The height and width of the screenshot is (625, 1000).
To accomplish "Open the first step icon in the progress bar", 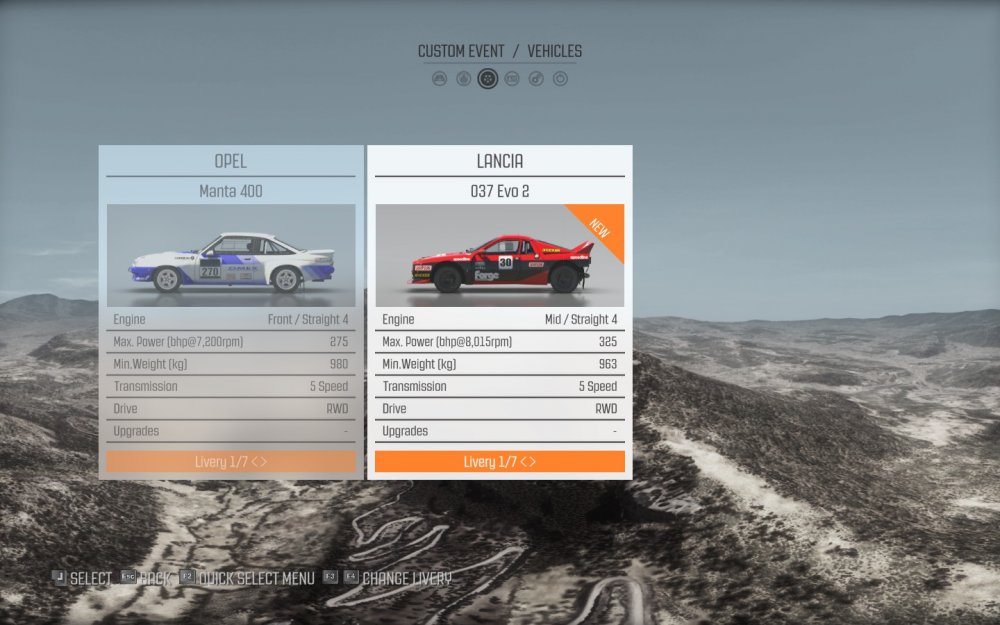I will tap(439, 78).
